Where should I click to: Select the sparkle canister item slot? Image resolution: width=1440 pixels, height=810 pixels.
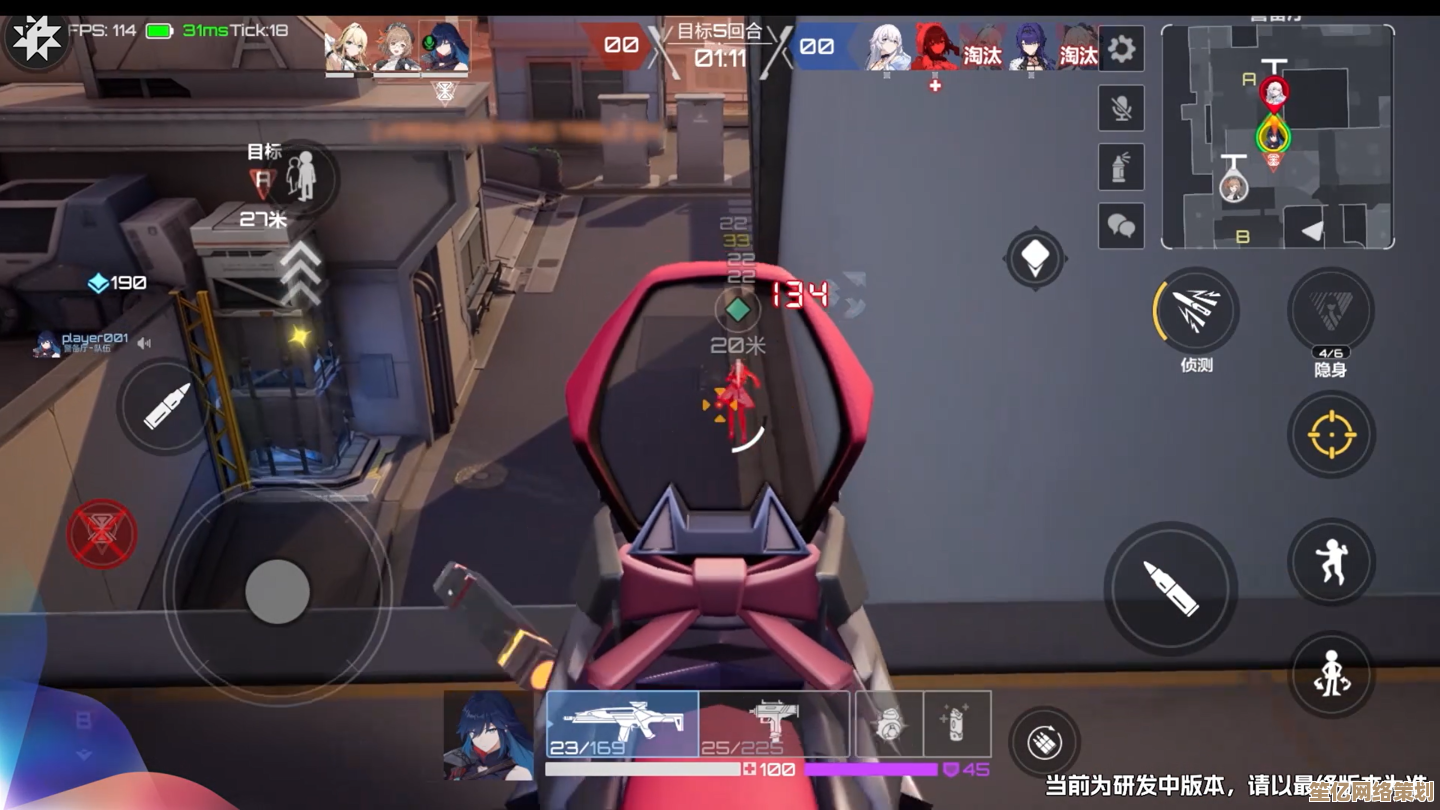[957, 723]
